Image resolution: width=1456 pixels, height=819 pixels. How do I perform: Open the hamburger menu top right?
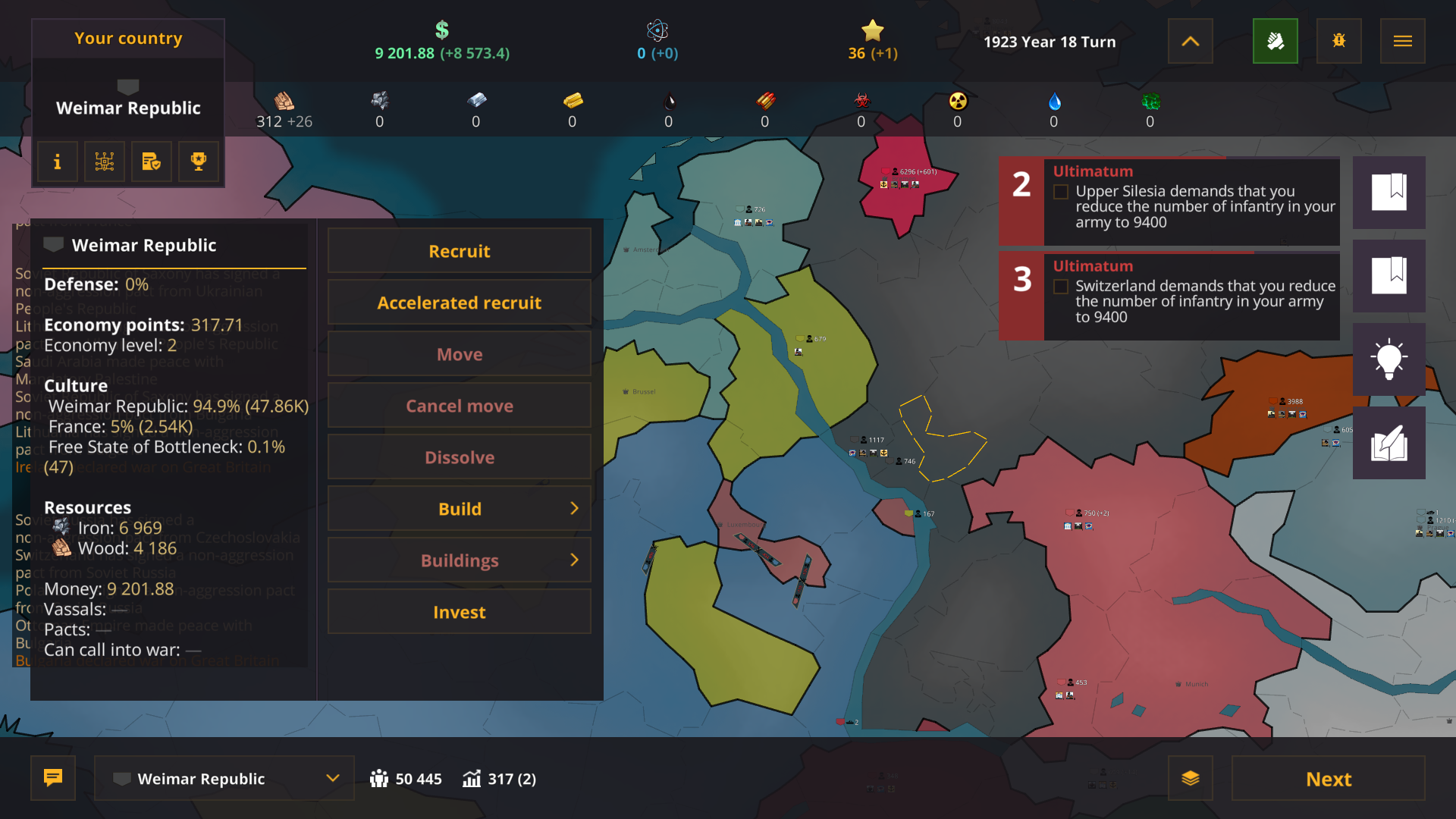(x=1402, y=41)
